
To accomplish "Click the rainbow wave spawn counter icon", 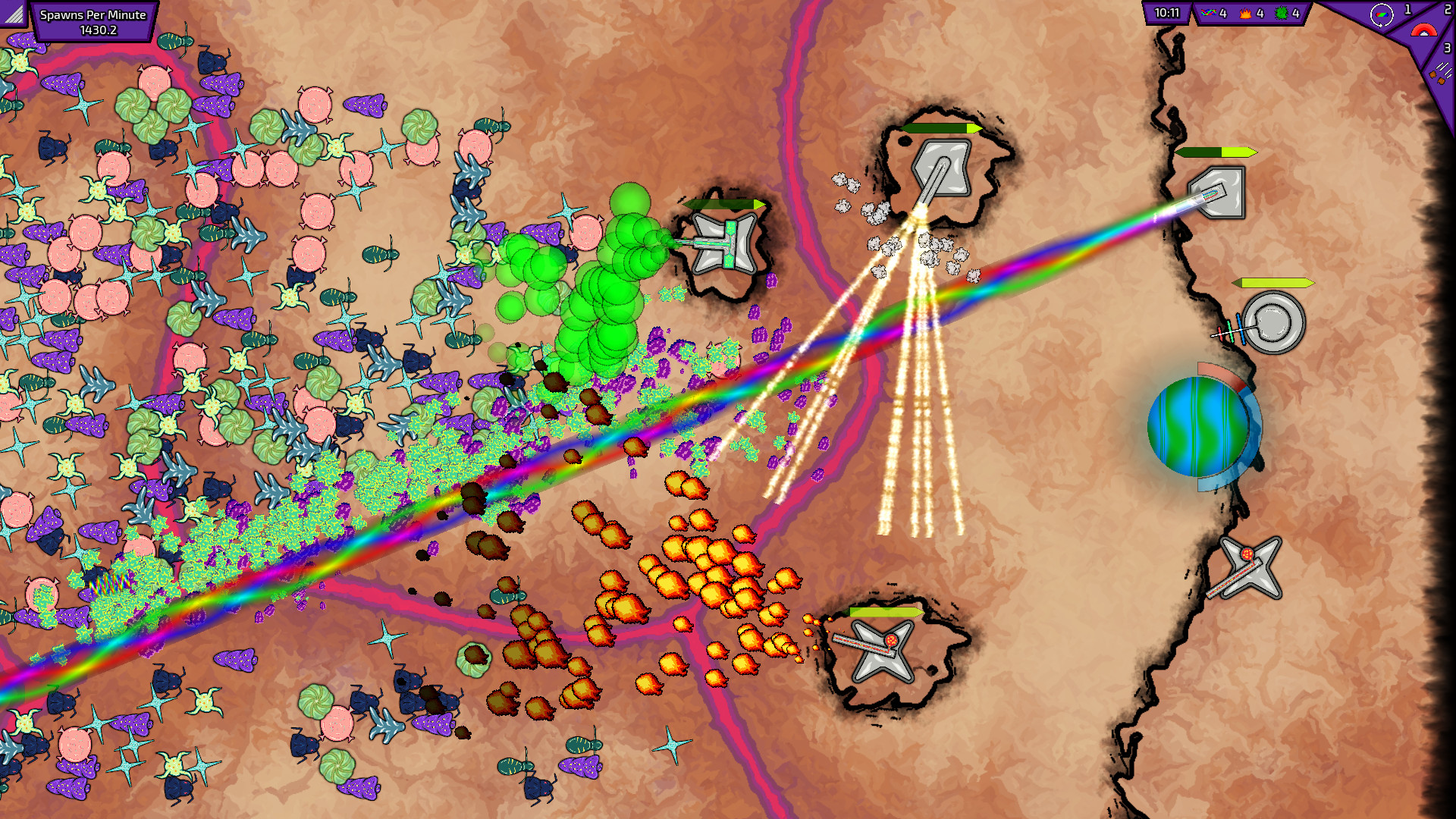I will tap(1210, 12).
